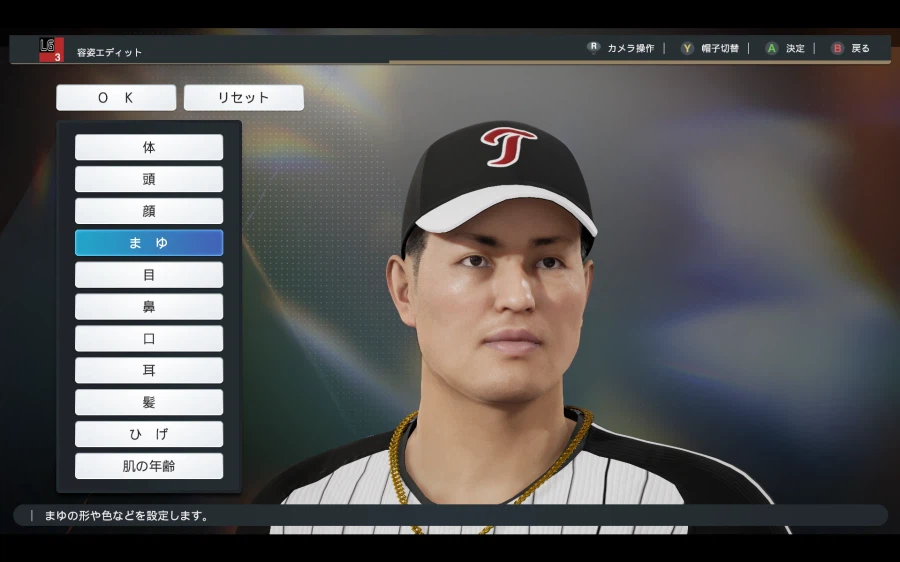Select the highlighted まゆ eyebrow entry
Viewport: 900px width, 562px height.
(x=149, y=243)
